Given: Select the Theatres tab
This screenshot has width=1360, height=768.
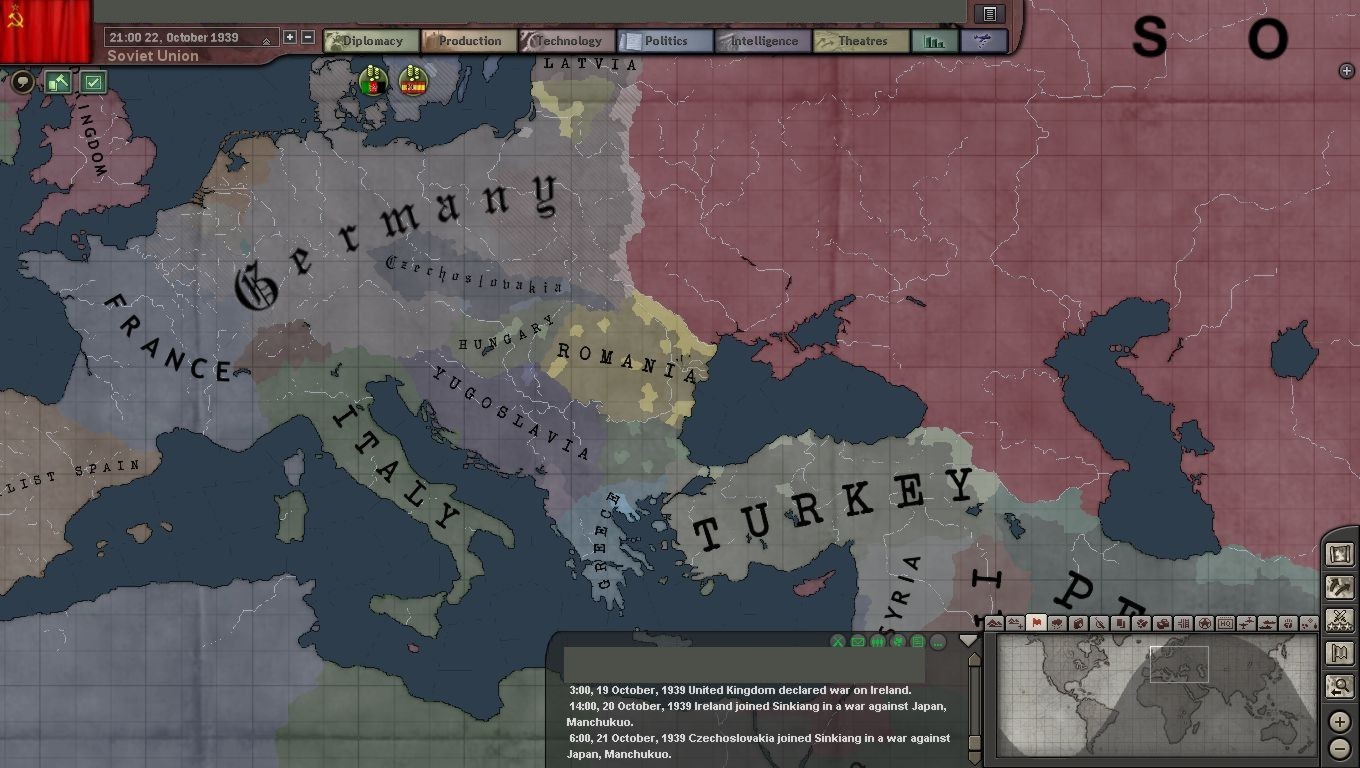Looking at the screenshot, I should (x=861, y=41).
